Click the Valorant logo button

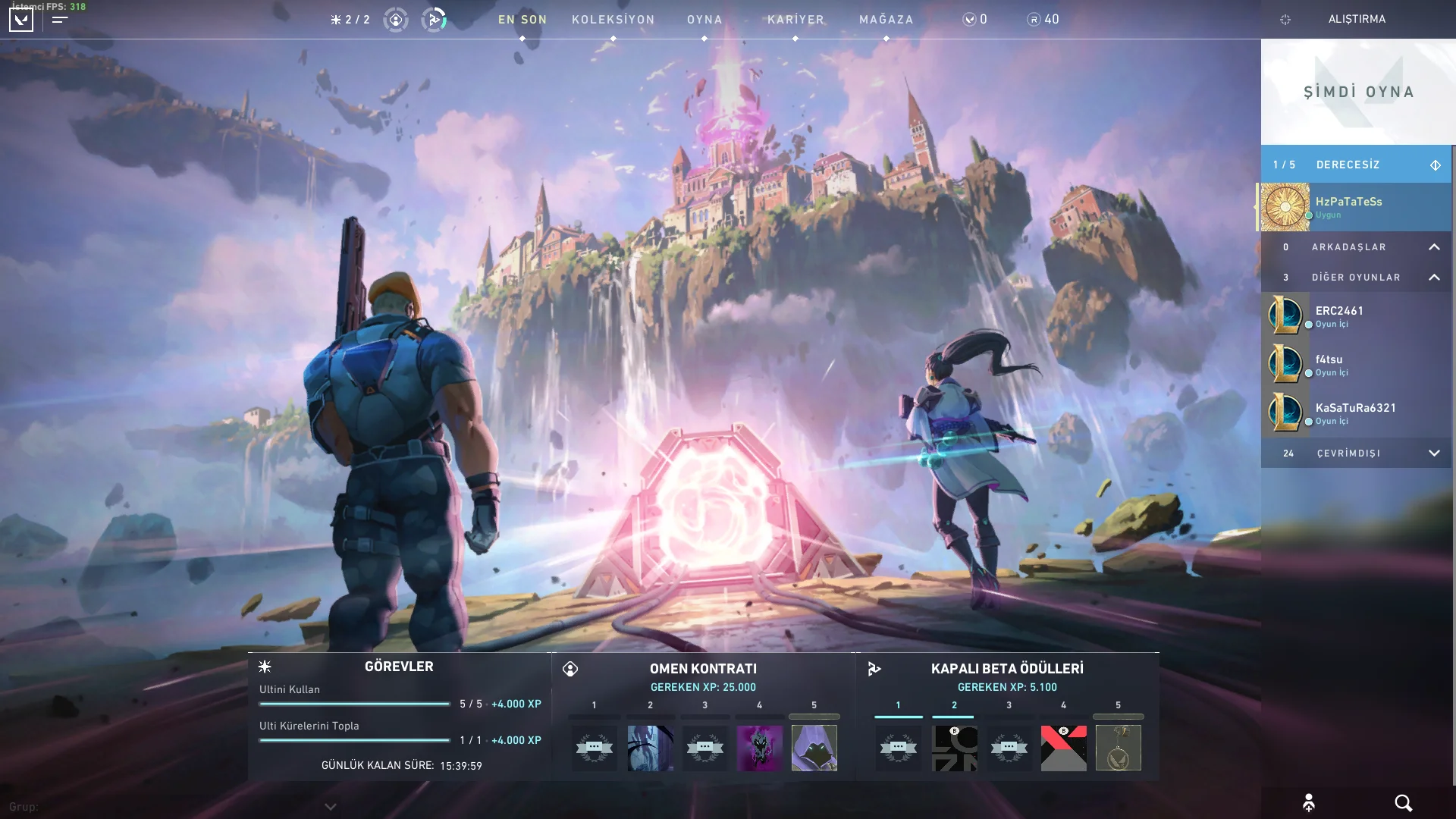click(x=21, y=20)
